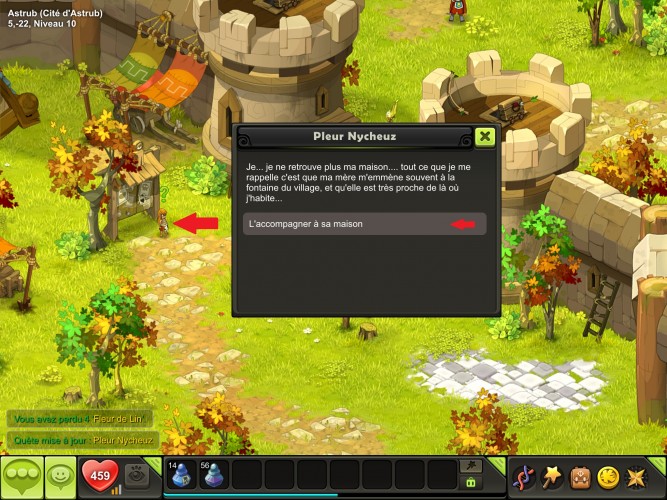Click the green lock icon on hotbar
The height and width of the screenshot is (500, 667).
click(469, 482)
